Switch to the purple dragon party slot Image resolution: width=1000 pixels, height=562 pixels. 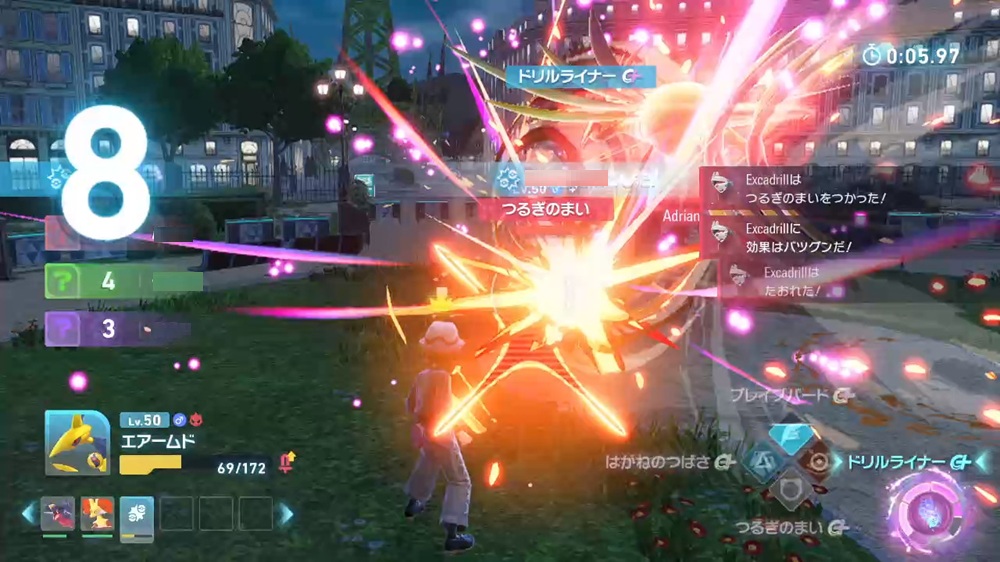(x=58, y=514)
